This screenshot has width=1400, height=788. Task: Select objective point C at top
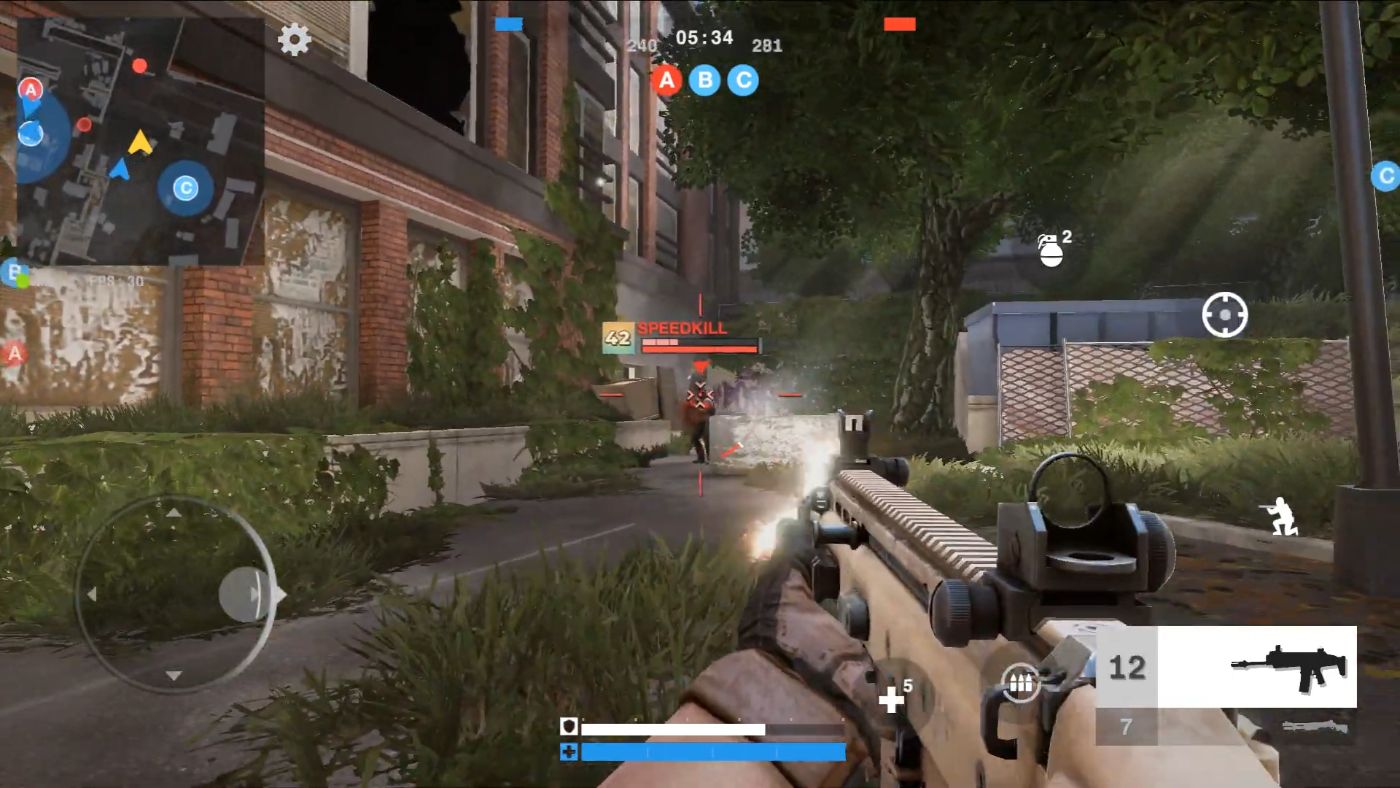[x=742, y=81]
